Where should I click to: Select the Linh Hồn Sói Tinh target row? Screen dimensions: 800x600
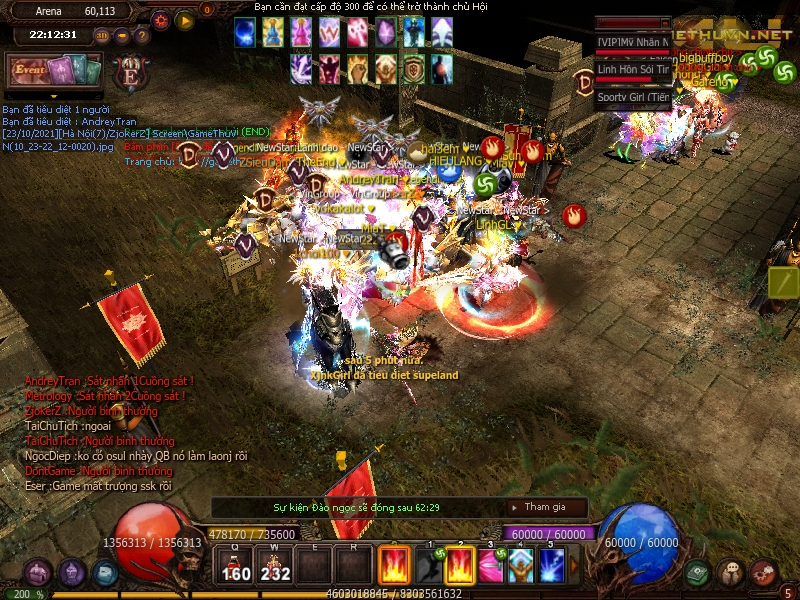[633, 69]
